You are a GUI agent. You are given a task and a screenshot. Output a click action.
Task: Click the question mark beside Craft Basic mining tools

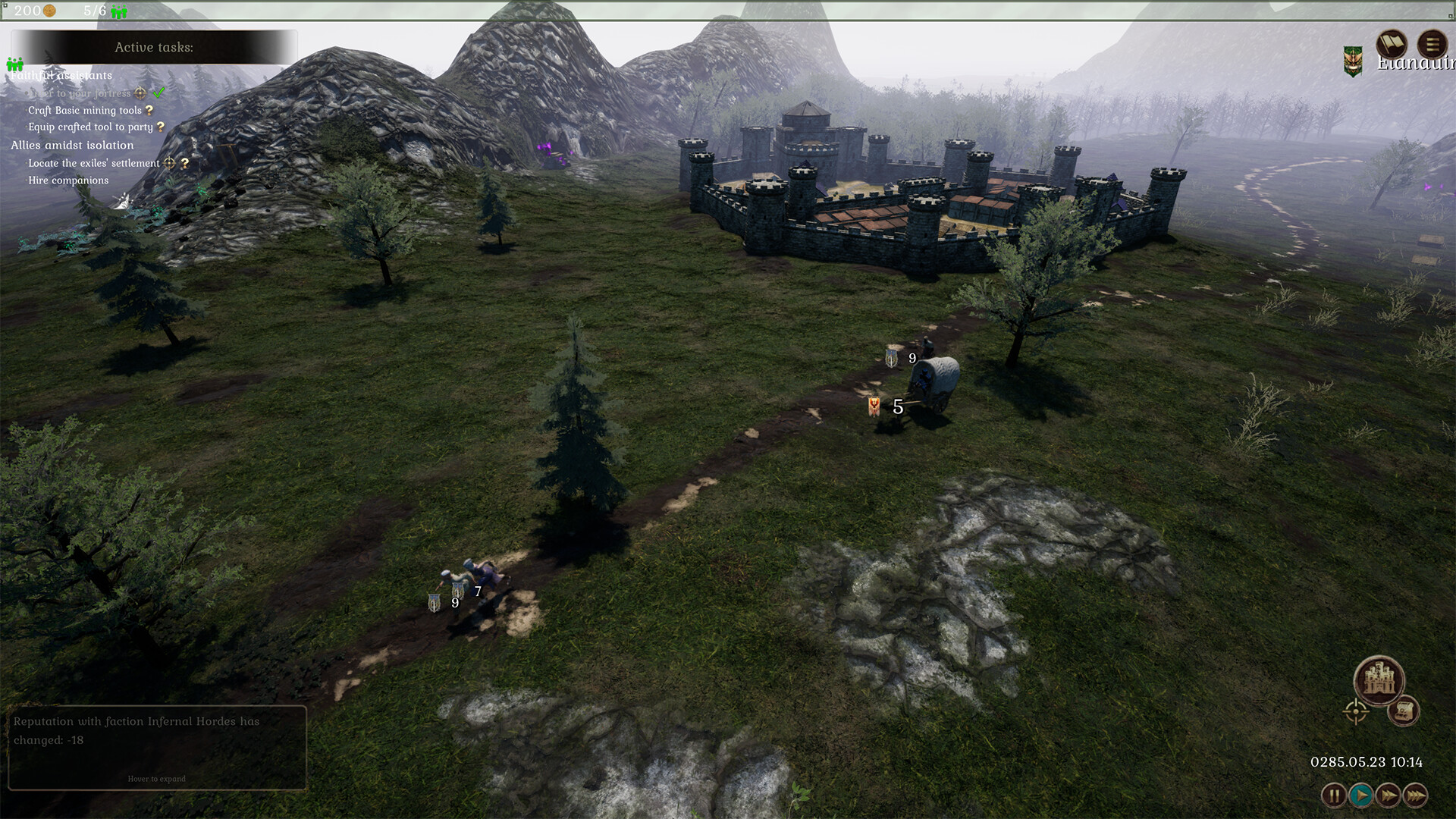coord(150,110)
